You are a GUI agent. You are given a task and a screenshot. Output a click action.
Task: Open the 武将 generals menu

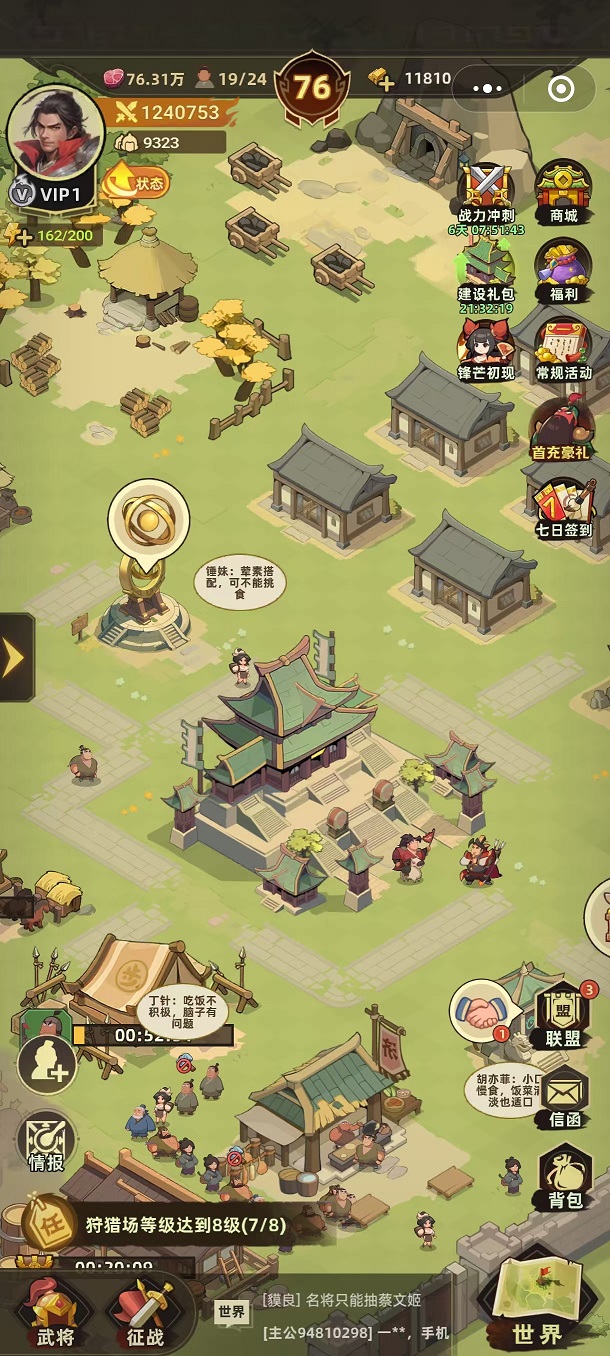coord(54,1311)
